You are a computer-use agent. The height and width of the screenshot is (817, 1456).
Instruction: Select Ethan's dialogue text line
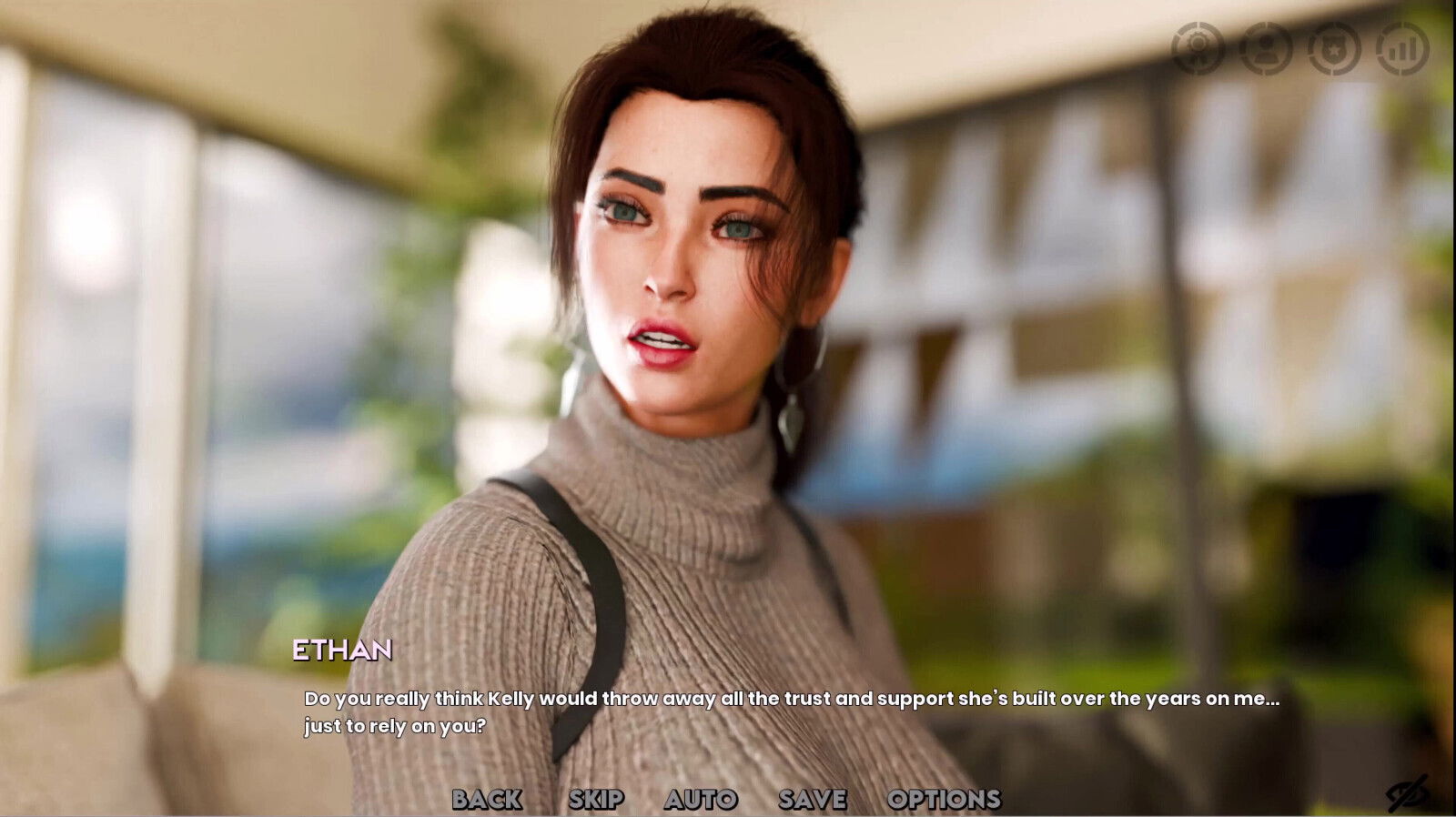[x=790, y=701]
